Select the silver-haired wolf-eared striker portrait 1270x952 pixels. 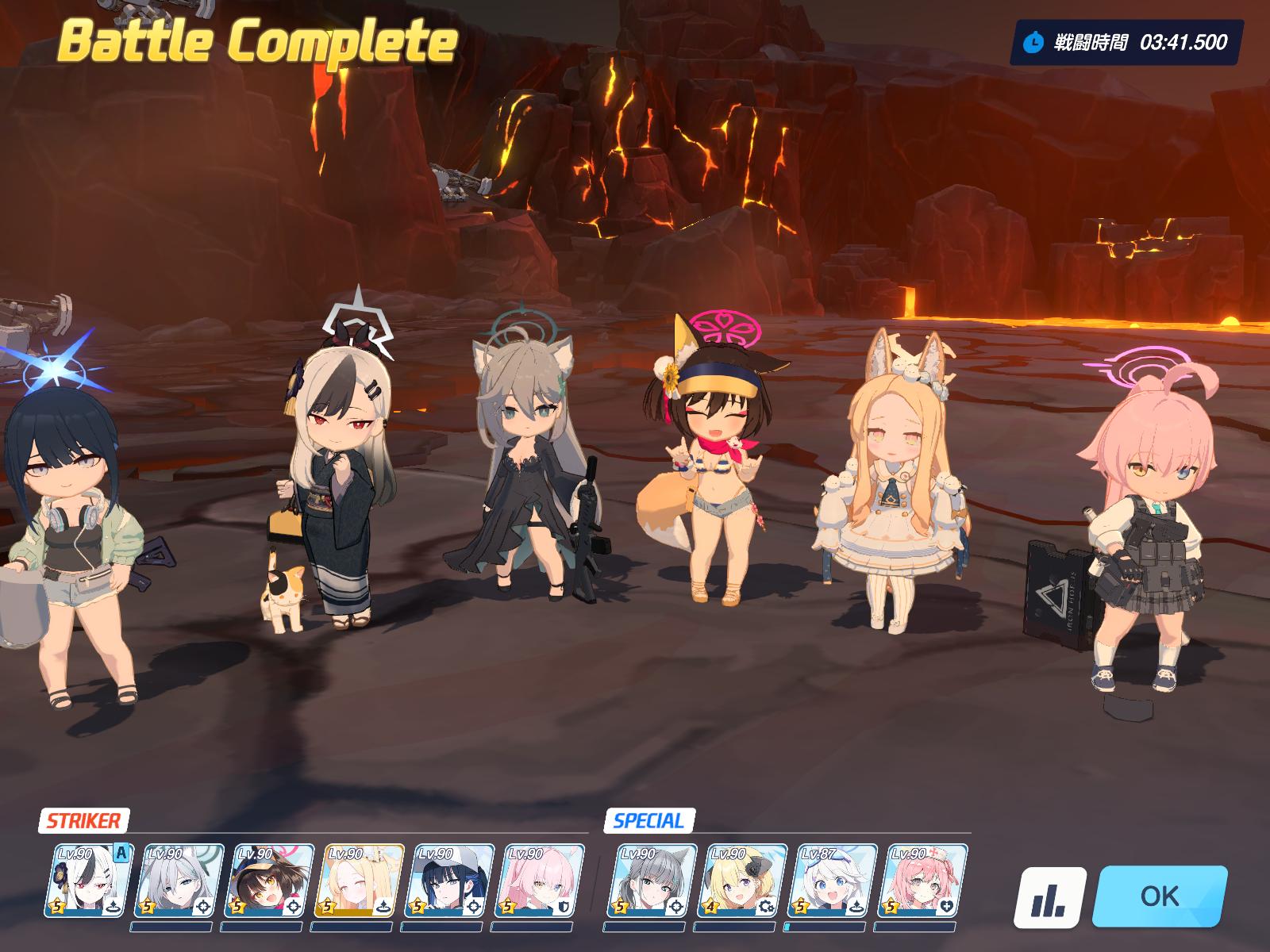pos(179,881)
